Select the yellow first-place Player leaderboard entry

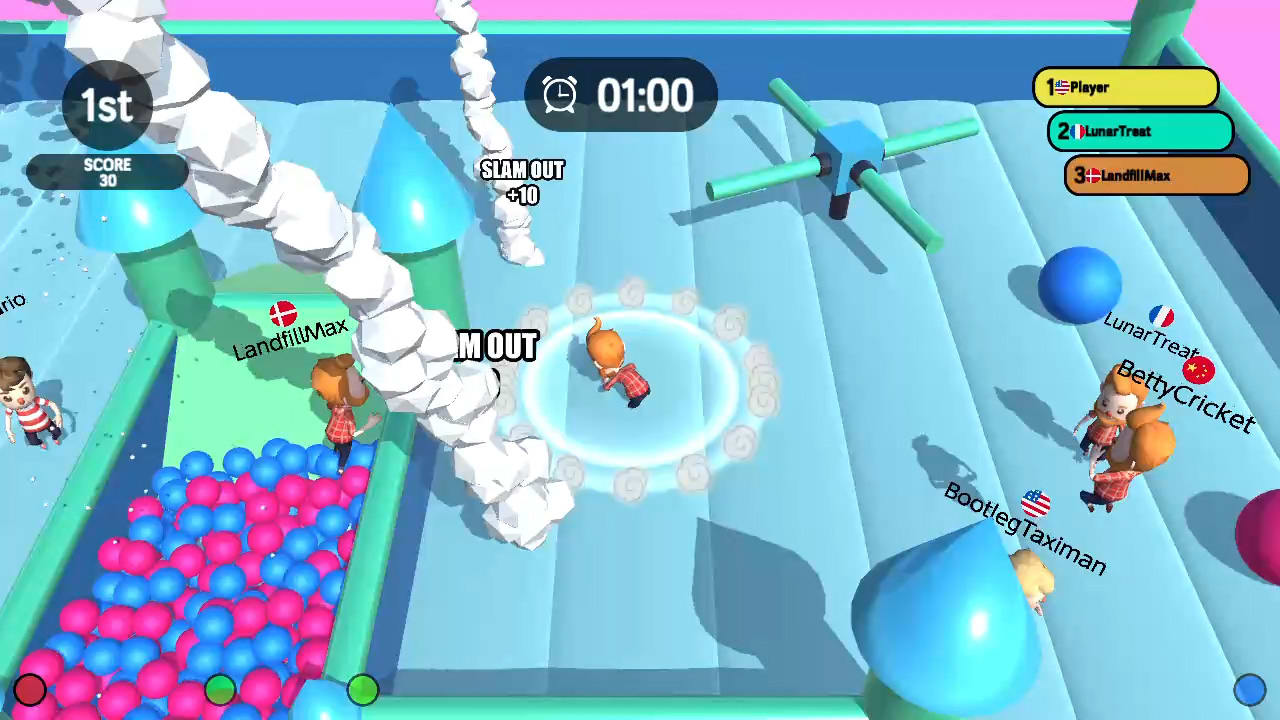coord(1126,87)
